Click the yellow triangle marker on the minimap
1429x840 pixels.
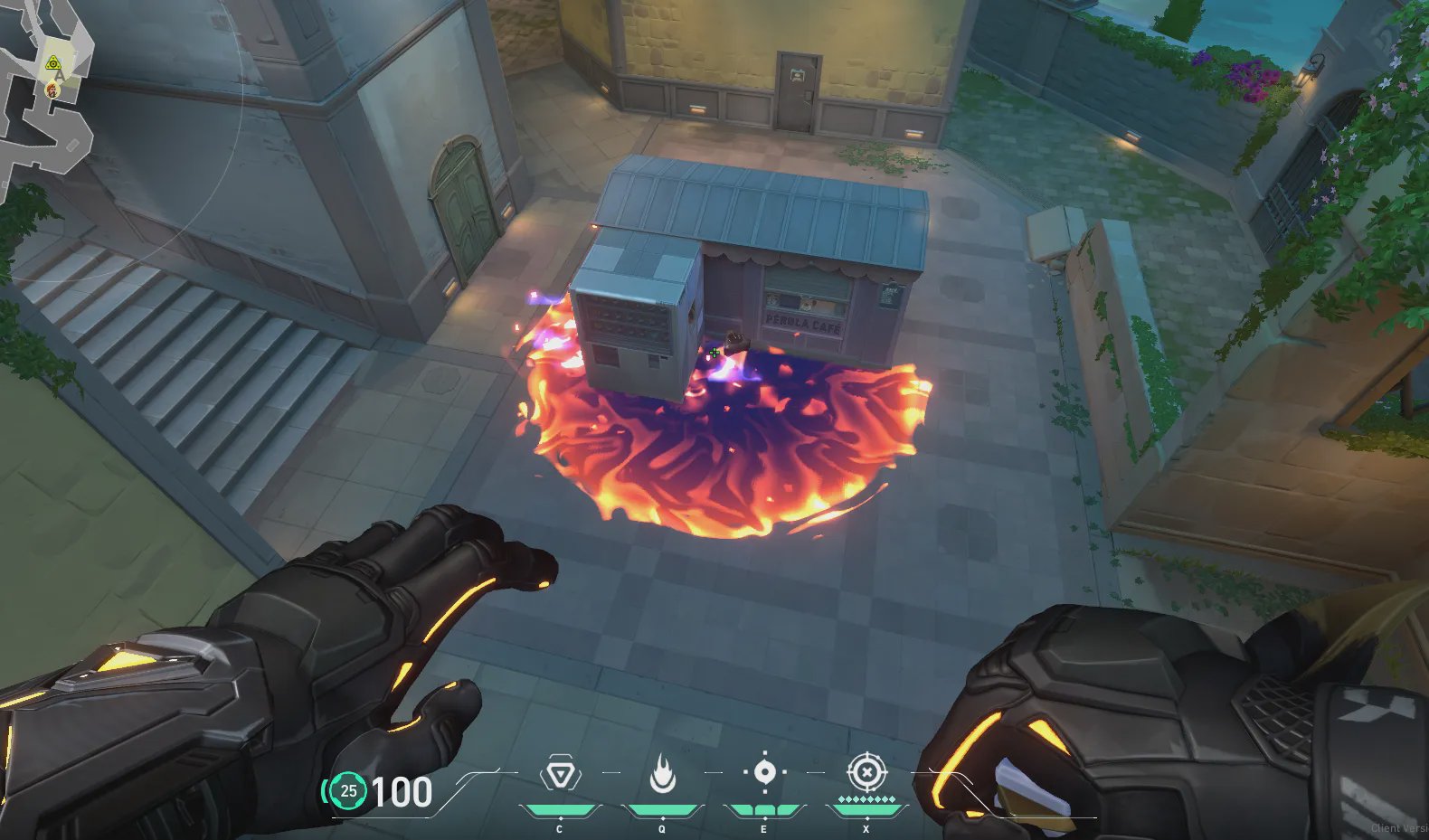tap(53, 62)
